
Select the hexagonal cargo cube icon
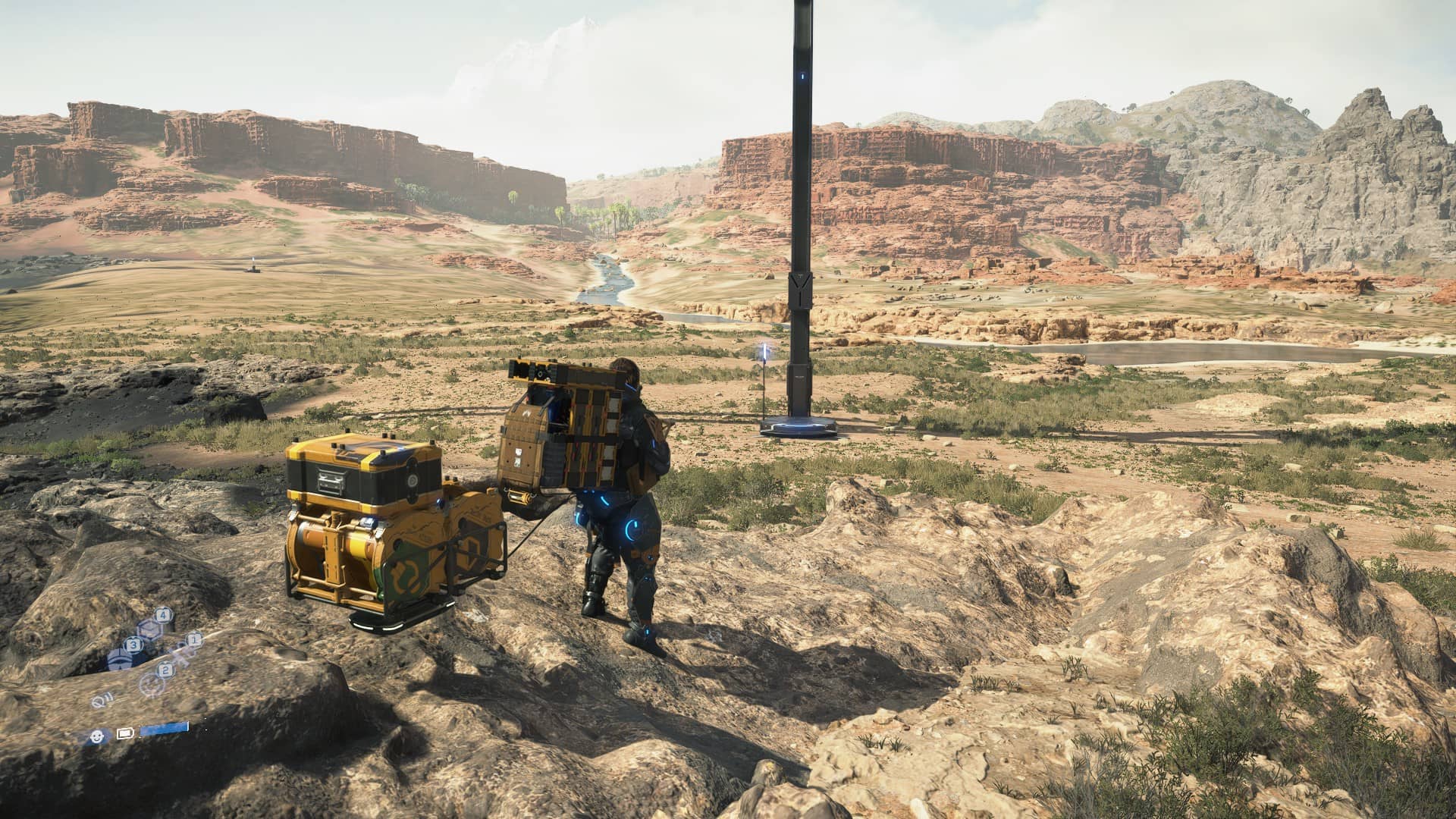coord(149,628)
